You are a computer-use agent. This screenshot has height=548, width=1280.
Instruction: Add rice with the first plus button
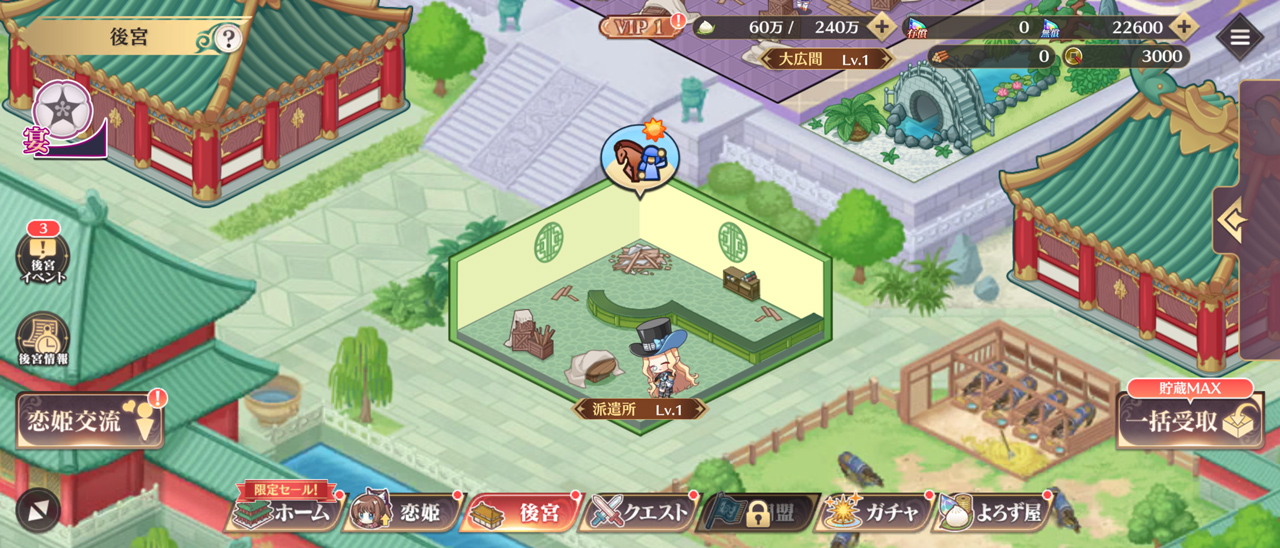point(881,27)
